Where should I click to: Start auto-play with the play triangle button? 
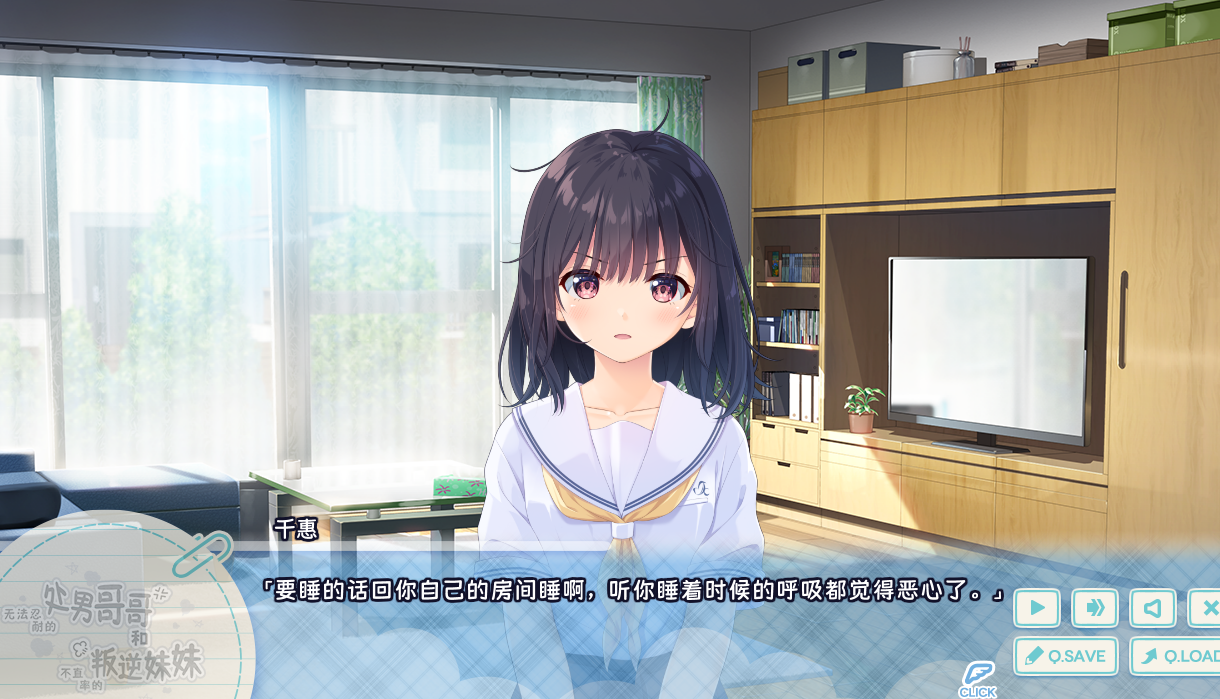[x=1037, y=608]
